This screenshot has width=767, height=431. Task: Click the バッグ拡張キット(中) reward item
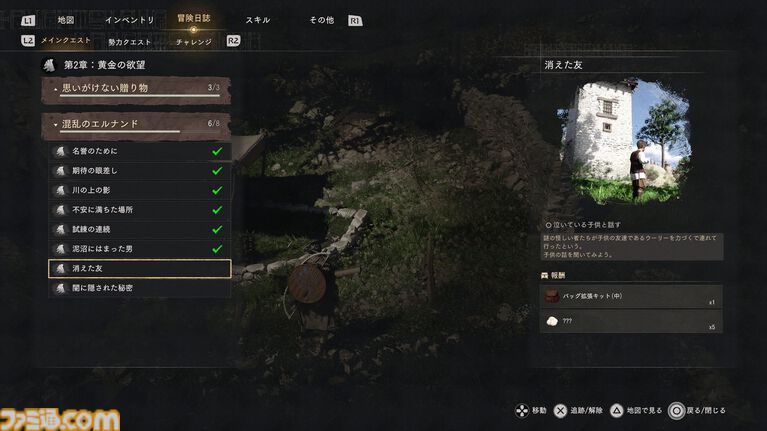coord(631,297)
